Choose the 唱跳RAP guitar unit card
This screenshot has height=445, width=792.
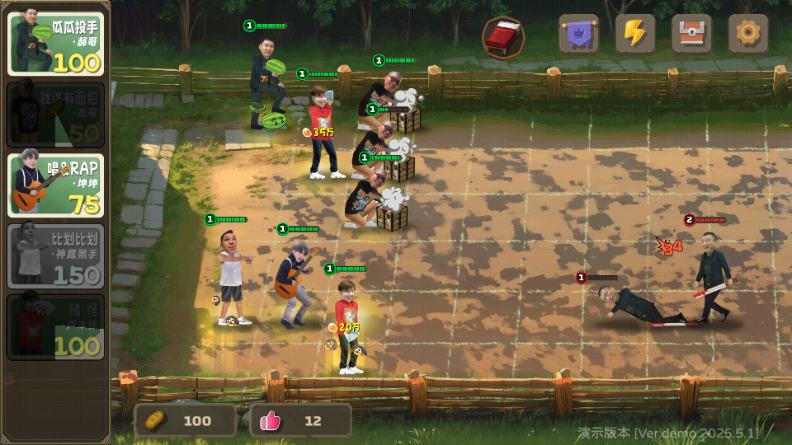click(x=56, y=184)
